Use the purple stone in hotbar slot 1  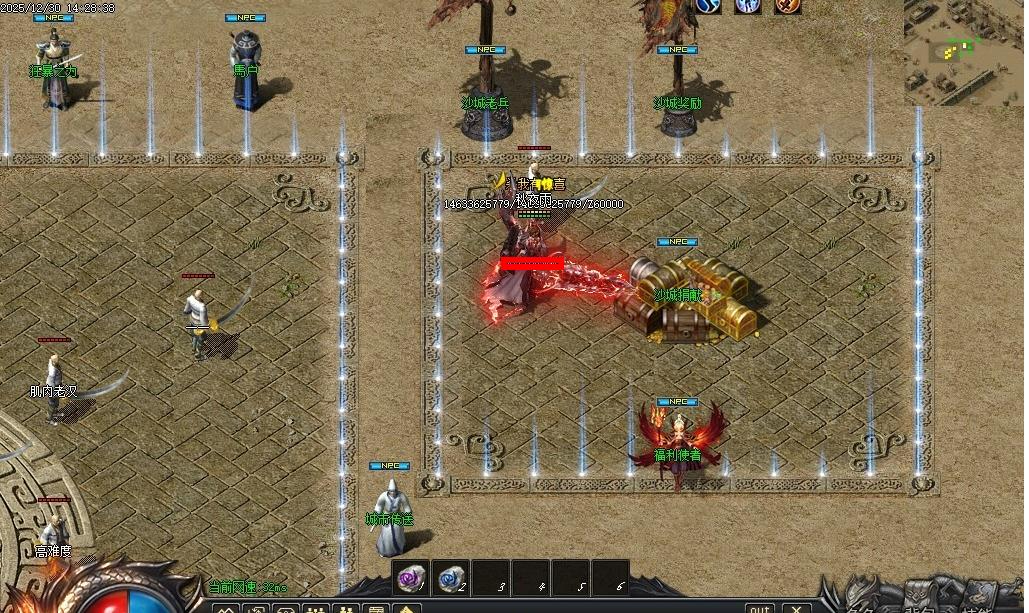coord(410,577)
